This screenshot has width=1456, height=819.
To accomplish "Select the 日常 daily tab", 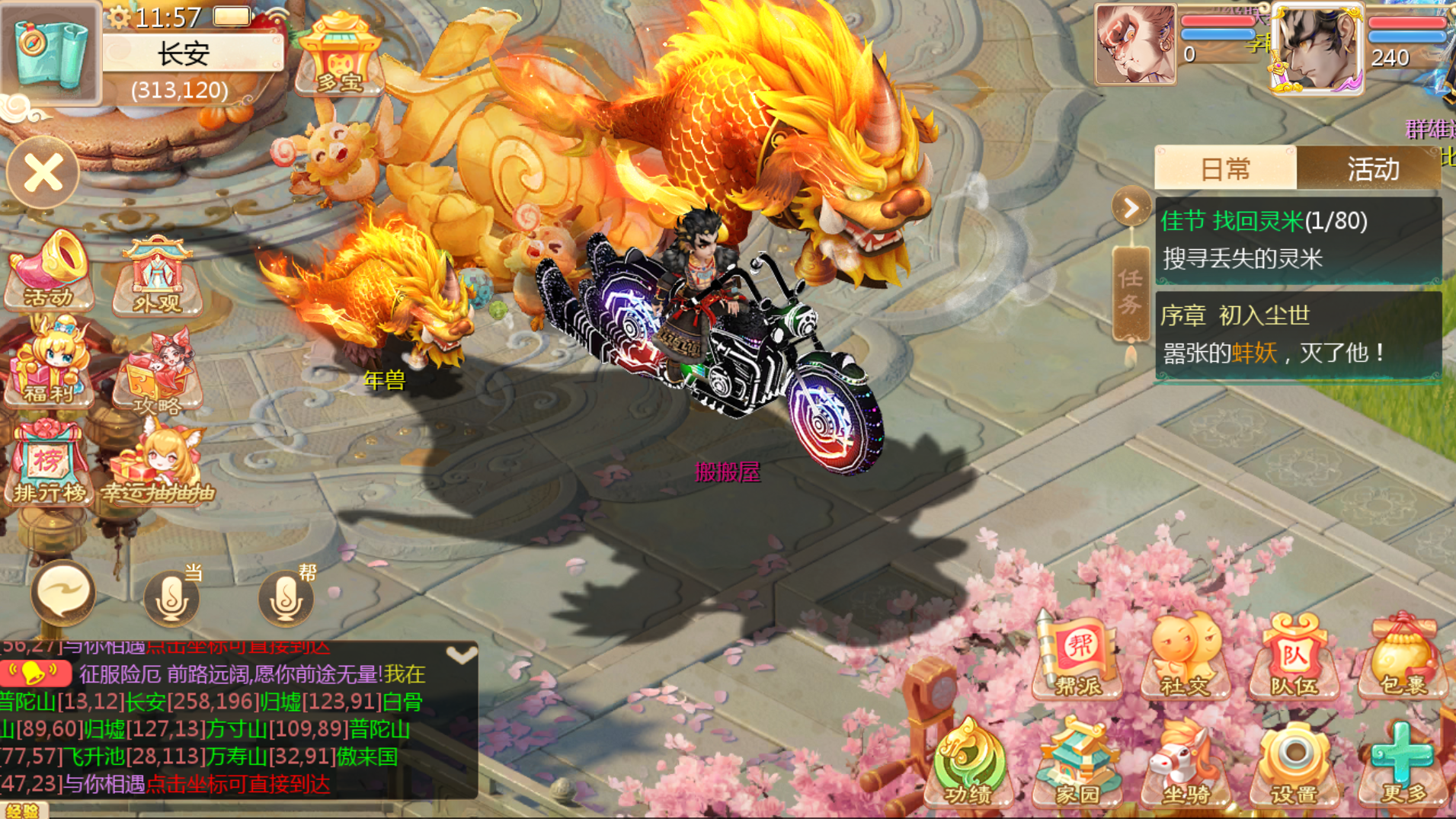I will [x=1225, y=168].
